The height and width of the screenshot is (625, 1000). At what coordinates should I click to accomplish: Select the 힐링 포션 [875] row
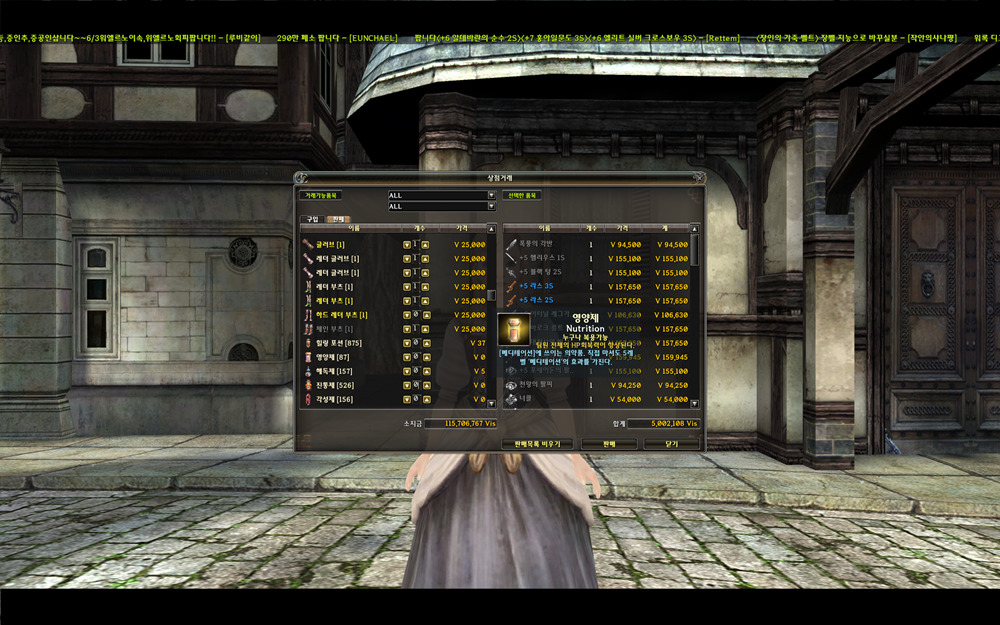tap(342, 343)
